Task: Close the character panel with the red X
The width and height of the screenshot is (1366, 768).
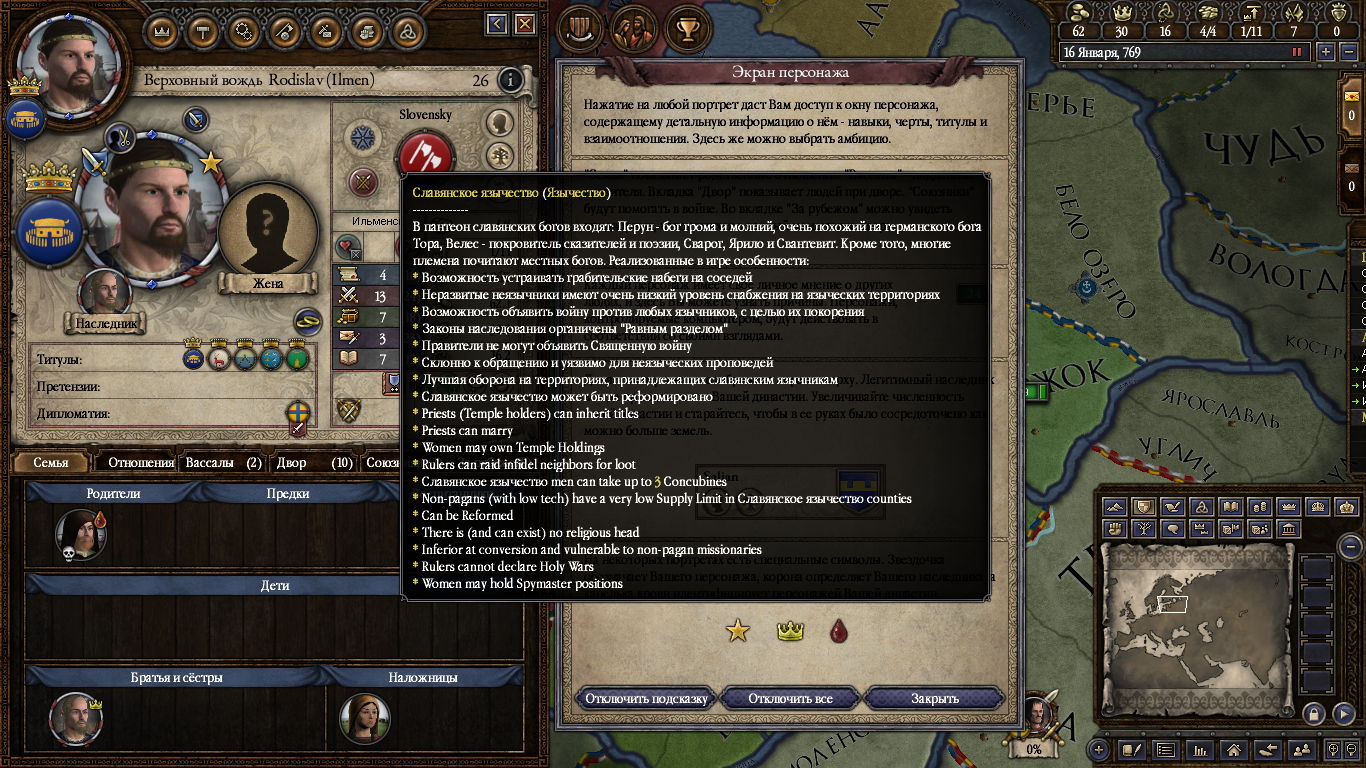Action: (523, 24)
